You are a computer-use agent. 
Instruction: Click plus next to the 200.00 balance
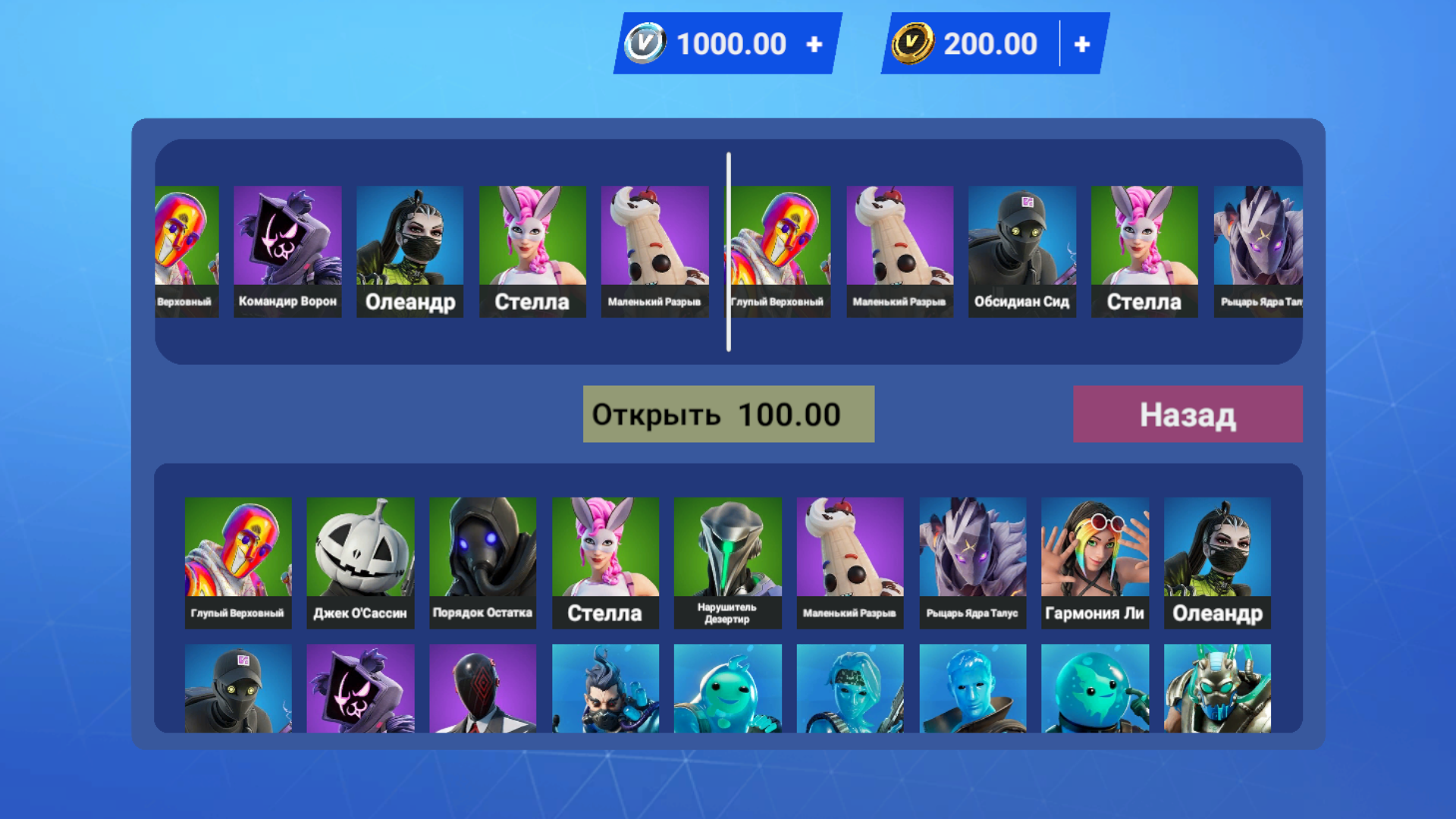[x=1082, y=43]
